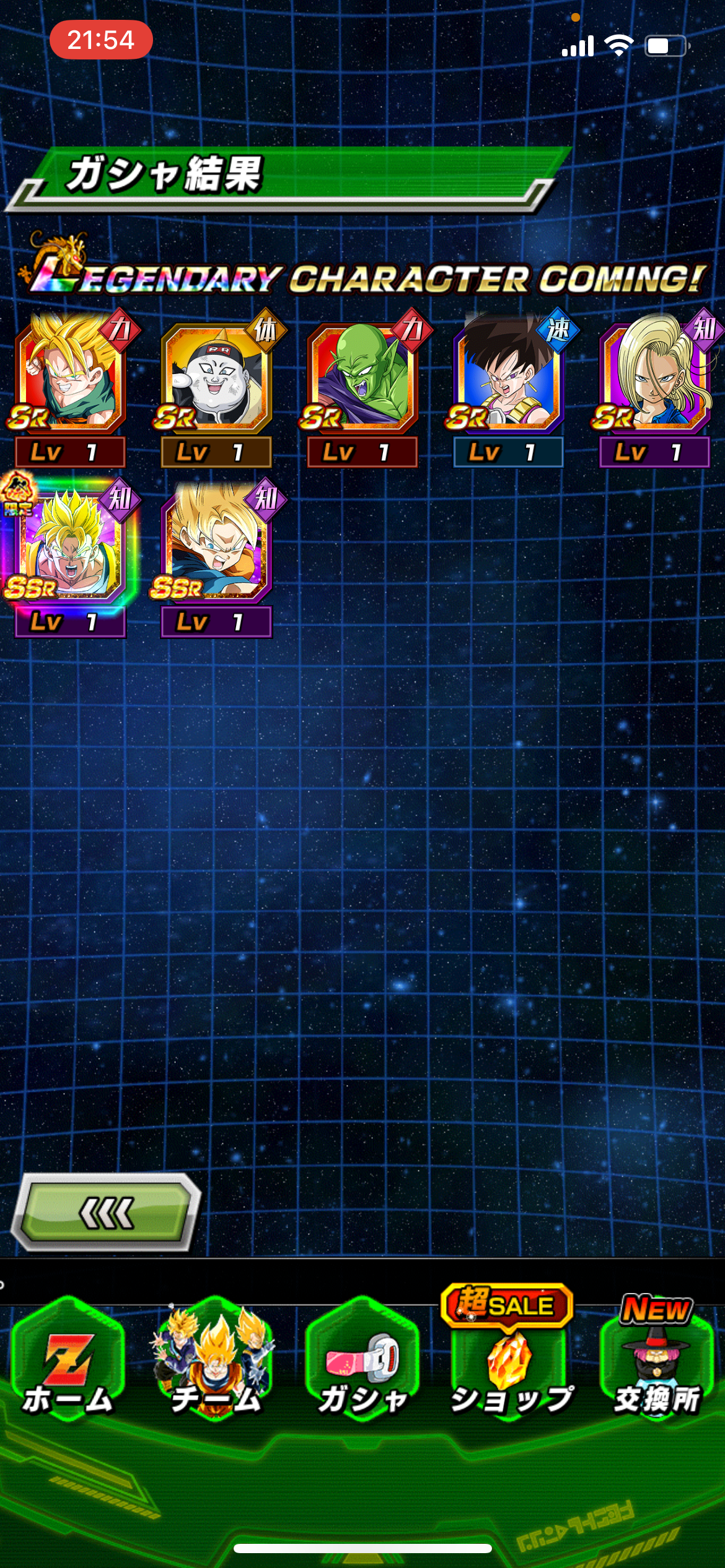The width and height of the screenshot is (725, 1568).
Task: Open the 交換所 exchange menu
Action: (657, 1361)
